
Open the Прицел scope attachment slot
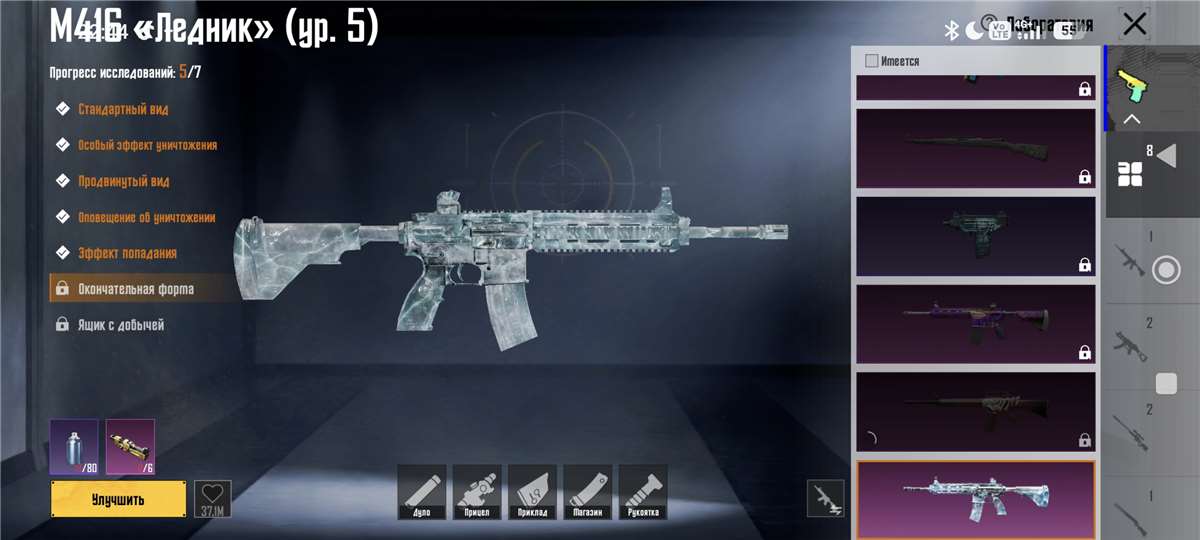click(477, 492)
